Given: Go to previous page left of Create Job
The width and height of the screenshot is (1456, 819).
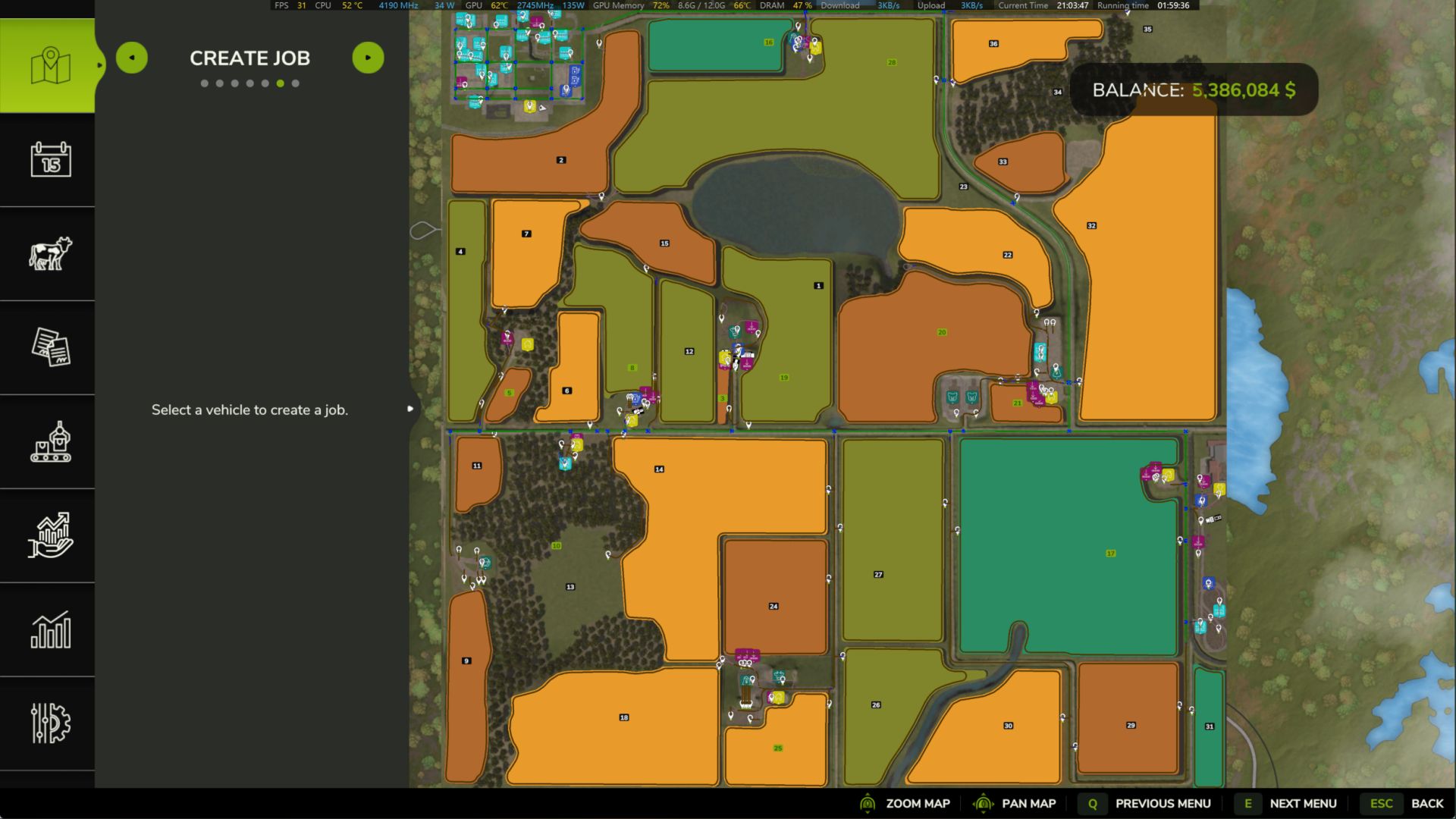Looking at the screenshot, I should pos(132,58).
